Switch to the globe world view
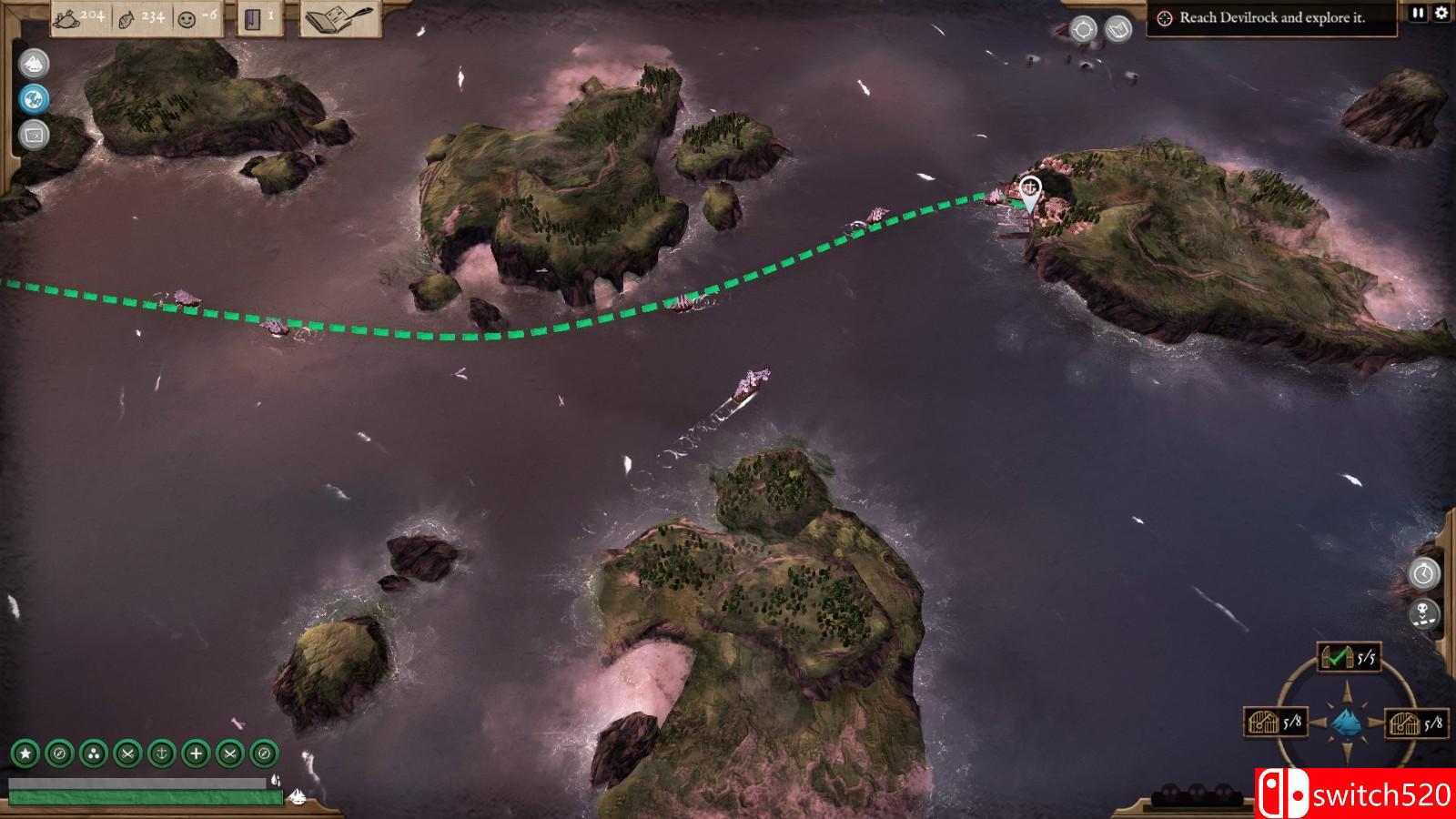 (34, 99)
